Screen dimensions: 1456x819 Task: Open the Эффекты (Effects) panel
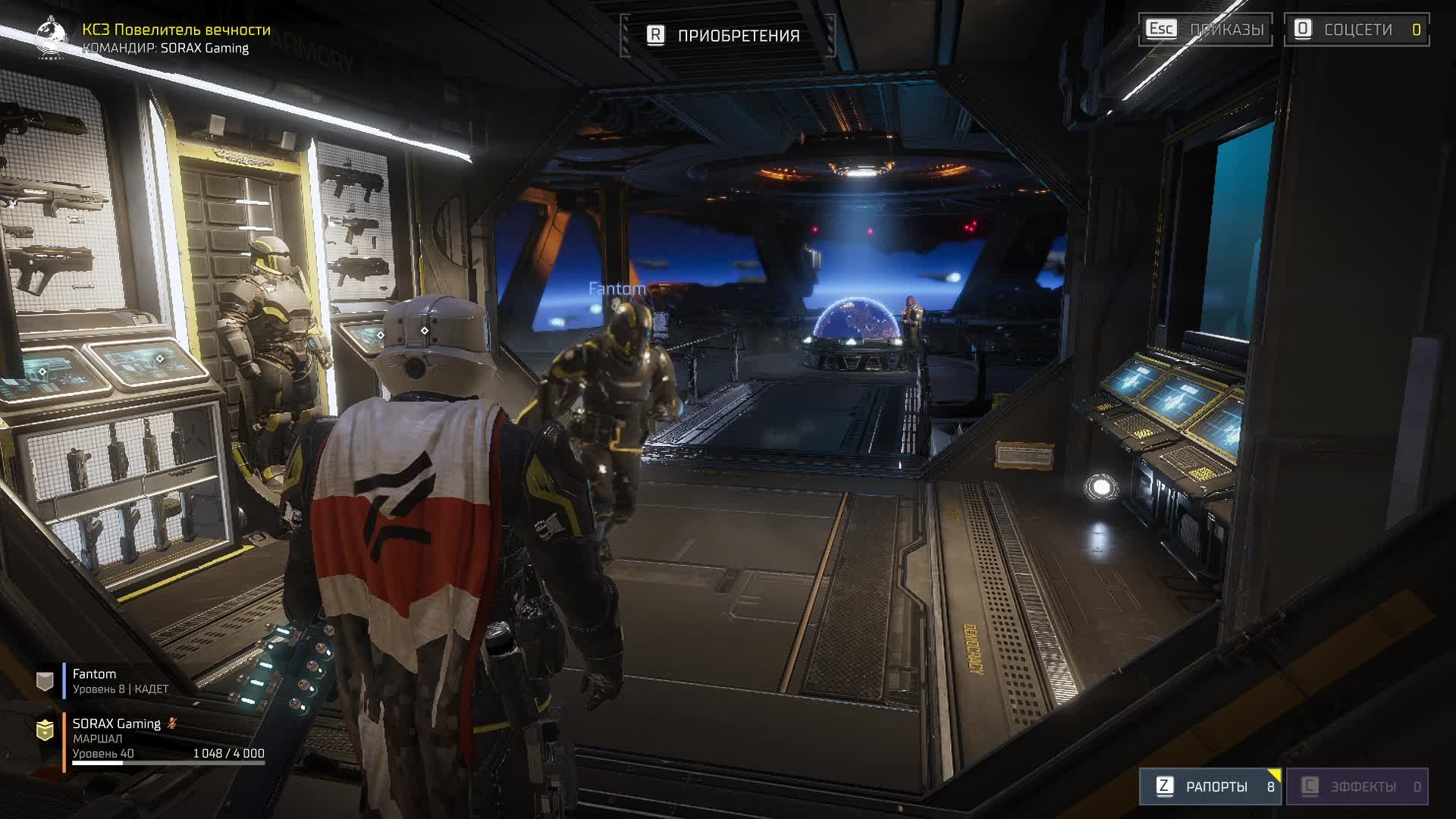(x=1357, y=786)
